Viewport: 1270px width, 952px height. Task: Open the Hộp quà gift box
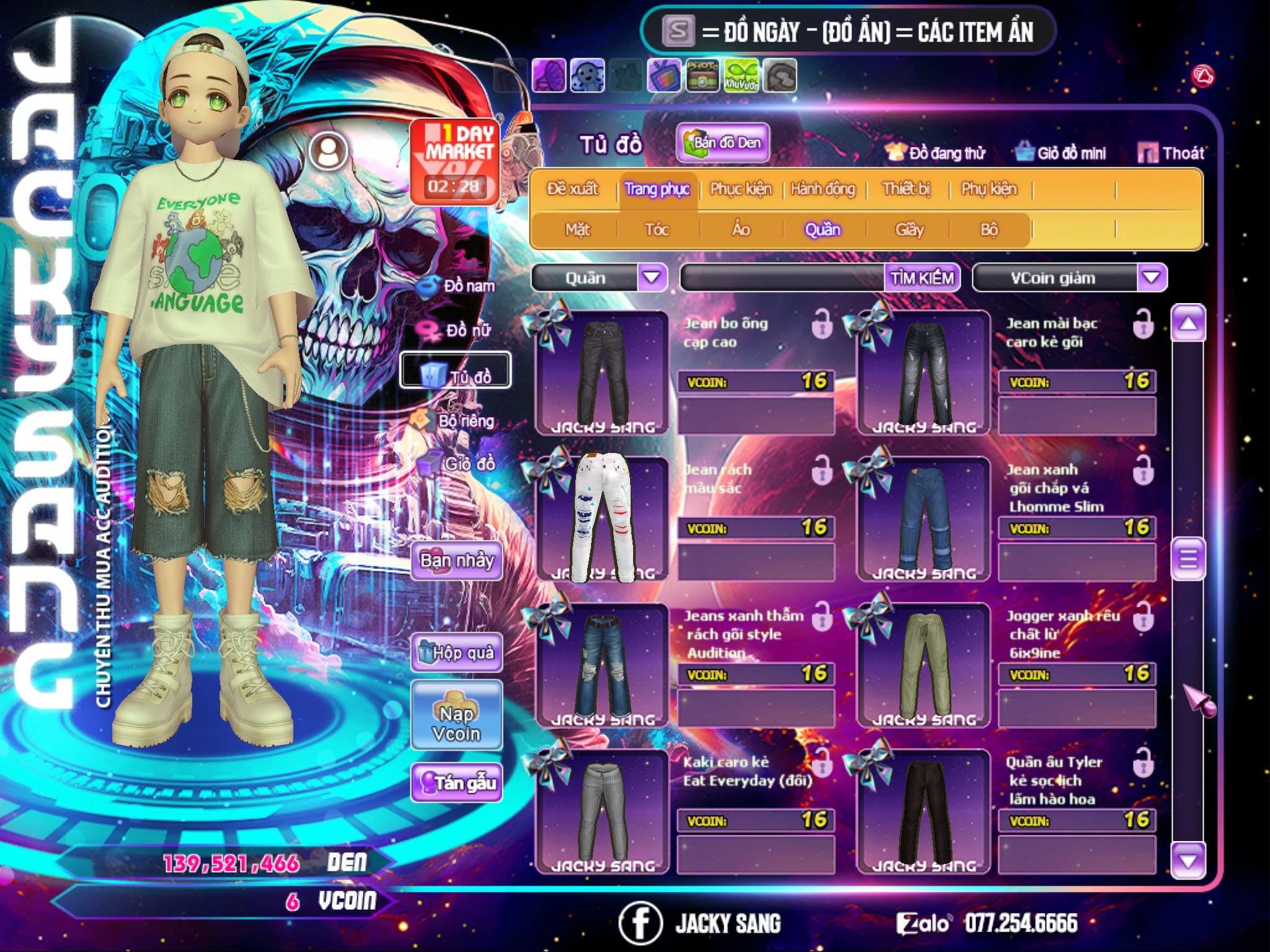[x=457, y=653]
